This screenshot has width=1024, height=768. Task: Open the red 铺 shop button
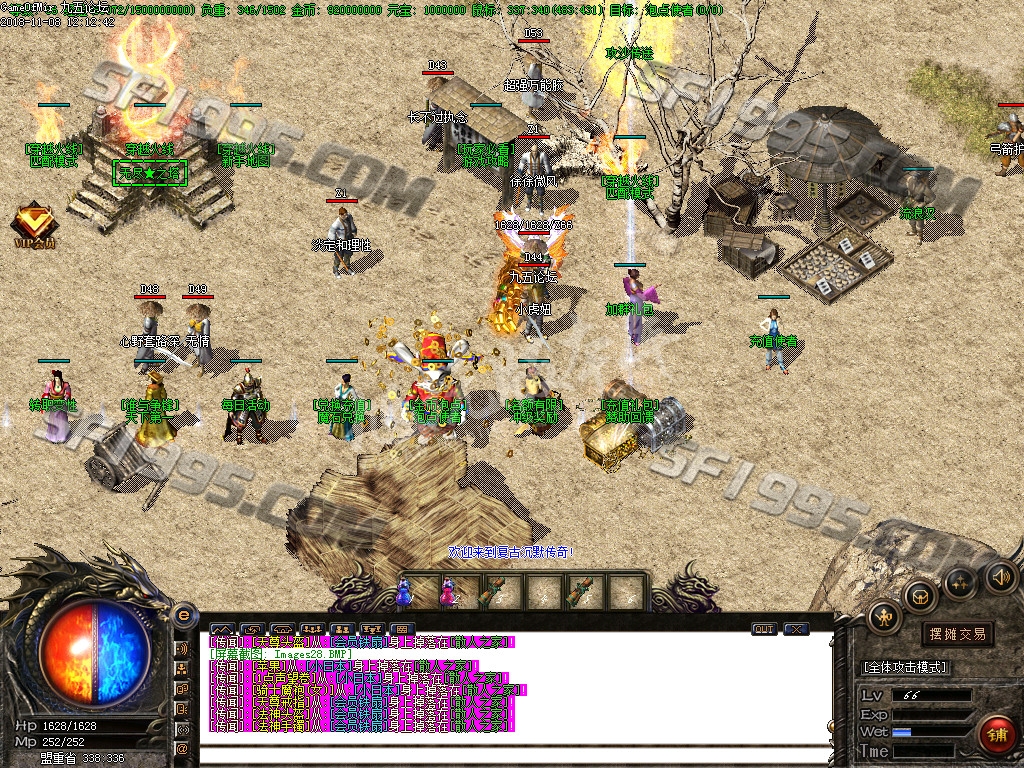point(996,735)
